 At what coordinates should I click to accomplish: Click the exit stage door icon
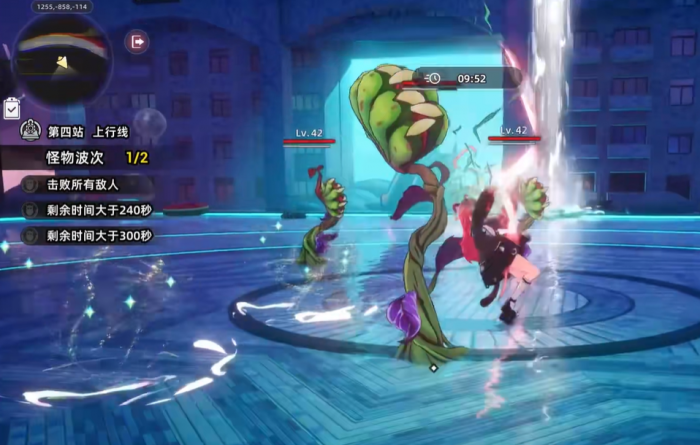coord(136,42)
